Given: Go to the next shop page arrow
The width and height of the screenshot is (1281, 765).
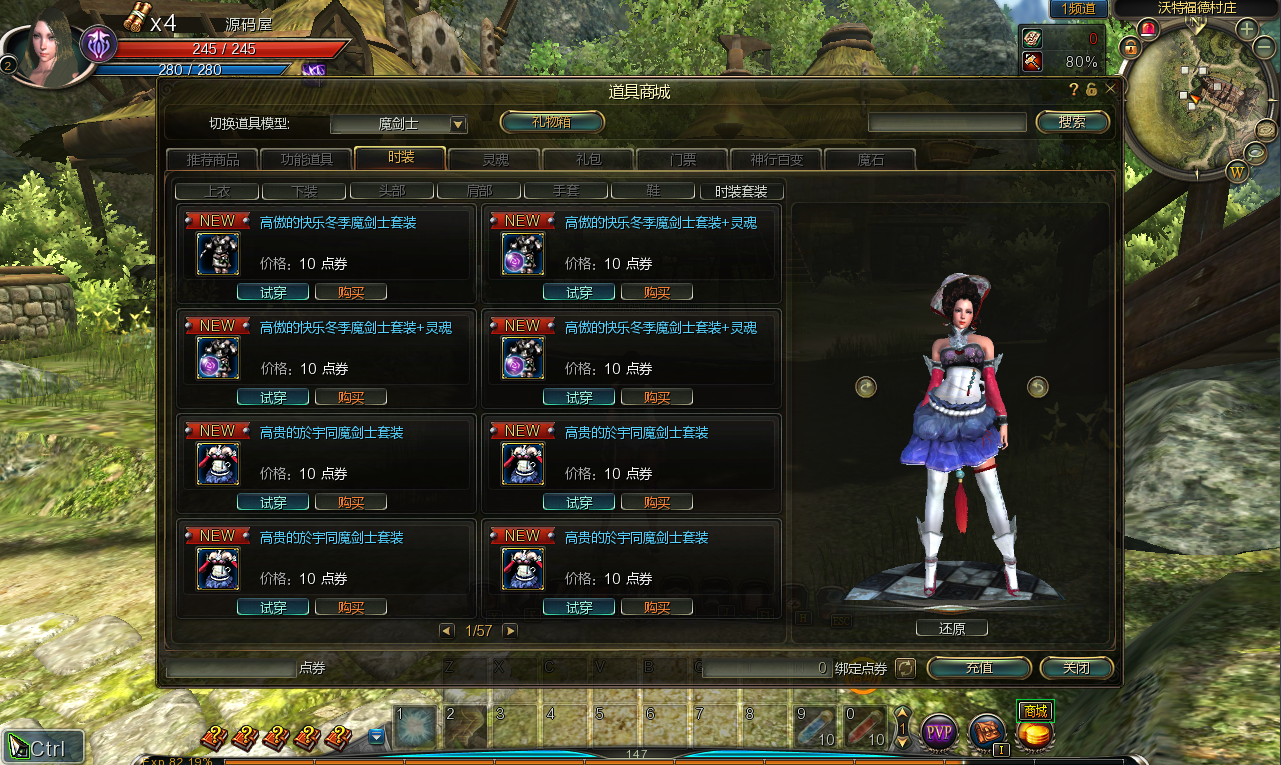Looking at the screenshot, I should (x=510, y=631).
